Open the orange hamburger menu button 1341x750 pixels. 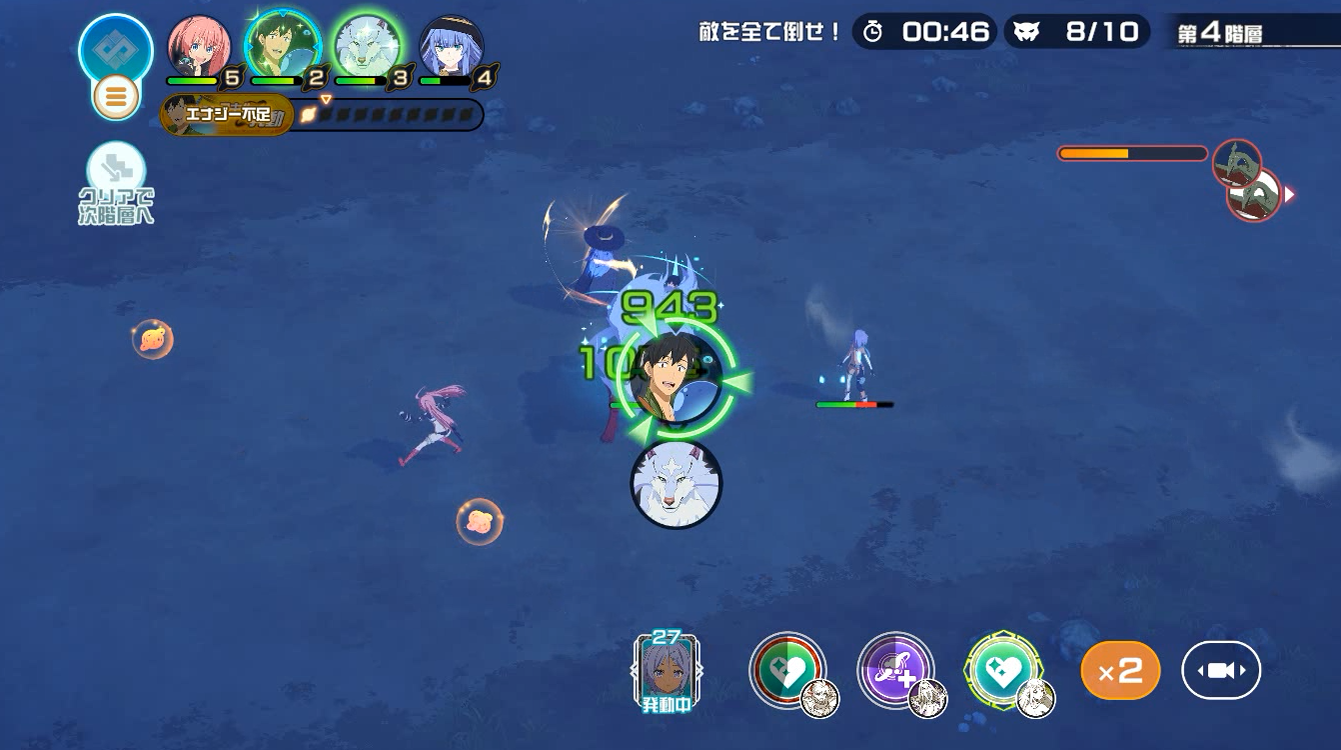point(116,97)
